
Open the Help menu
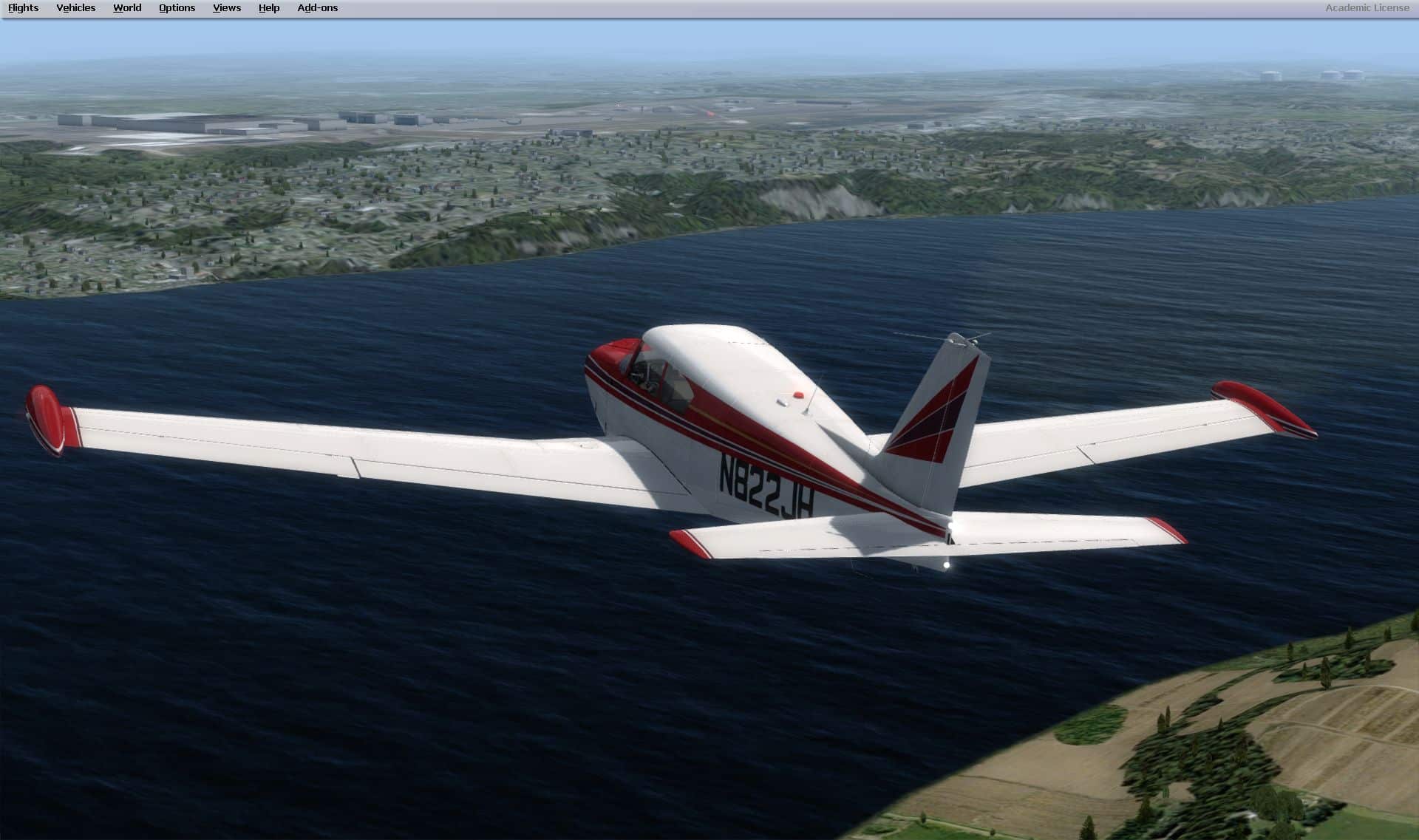click(x=269, y=8)
